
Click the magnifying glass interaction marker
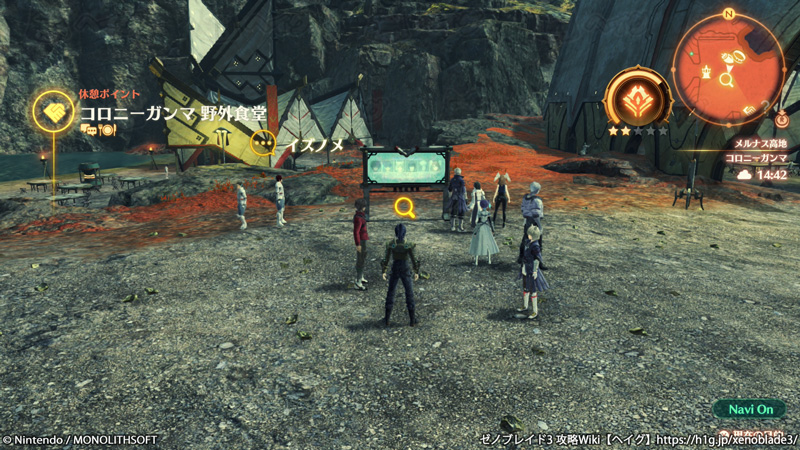(x=405, y=207)
